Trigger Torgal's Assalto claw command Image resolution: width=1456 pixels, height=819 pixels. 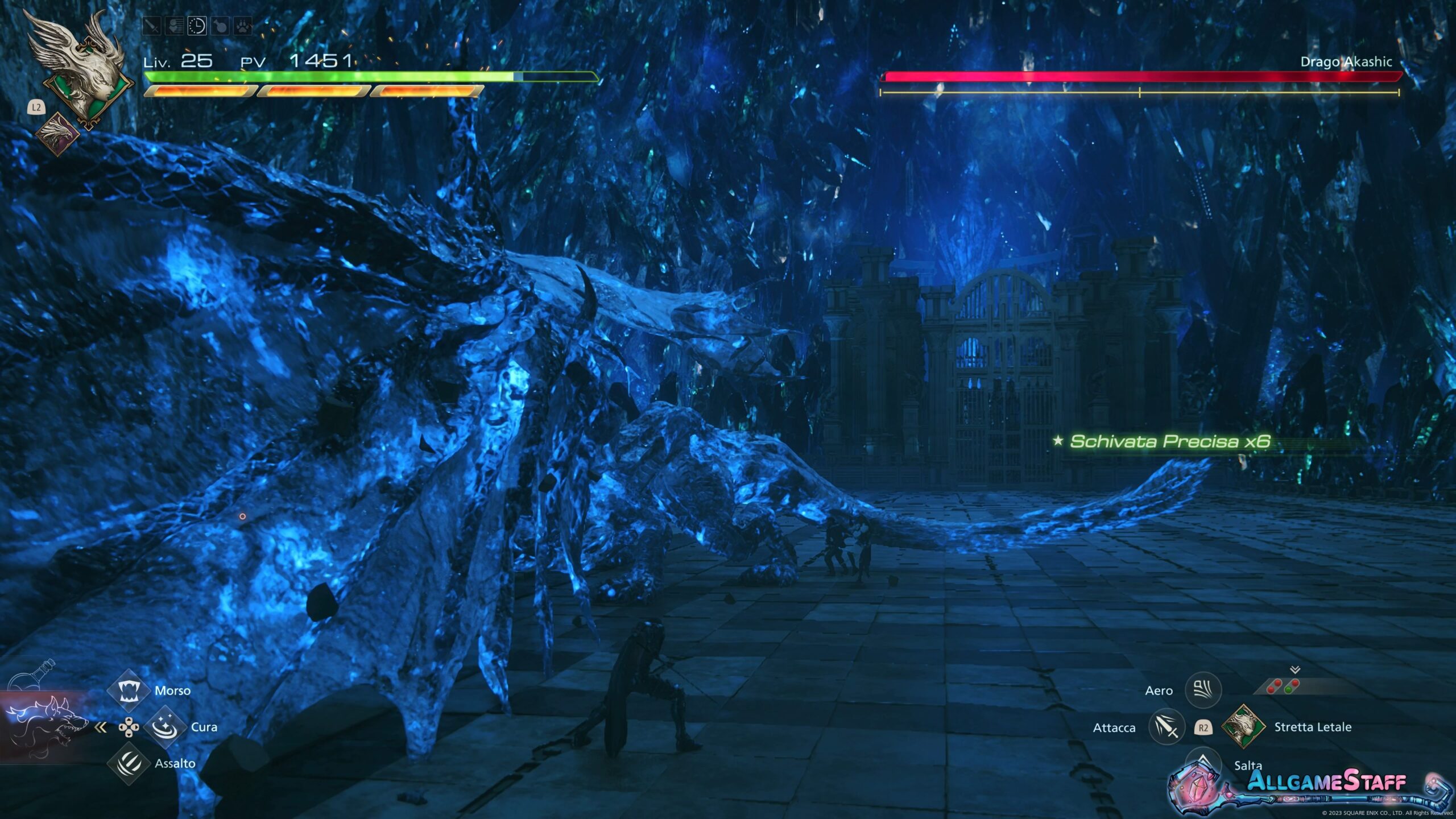pos(129,763)
